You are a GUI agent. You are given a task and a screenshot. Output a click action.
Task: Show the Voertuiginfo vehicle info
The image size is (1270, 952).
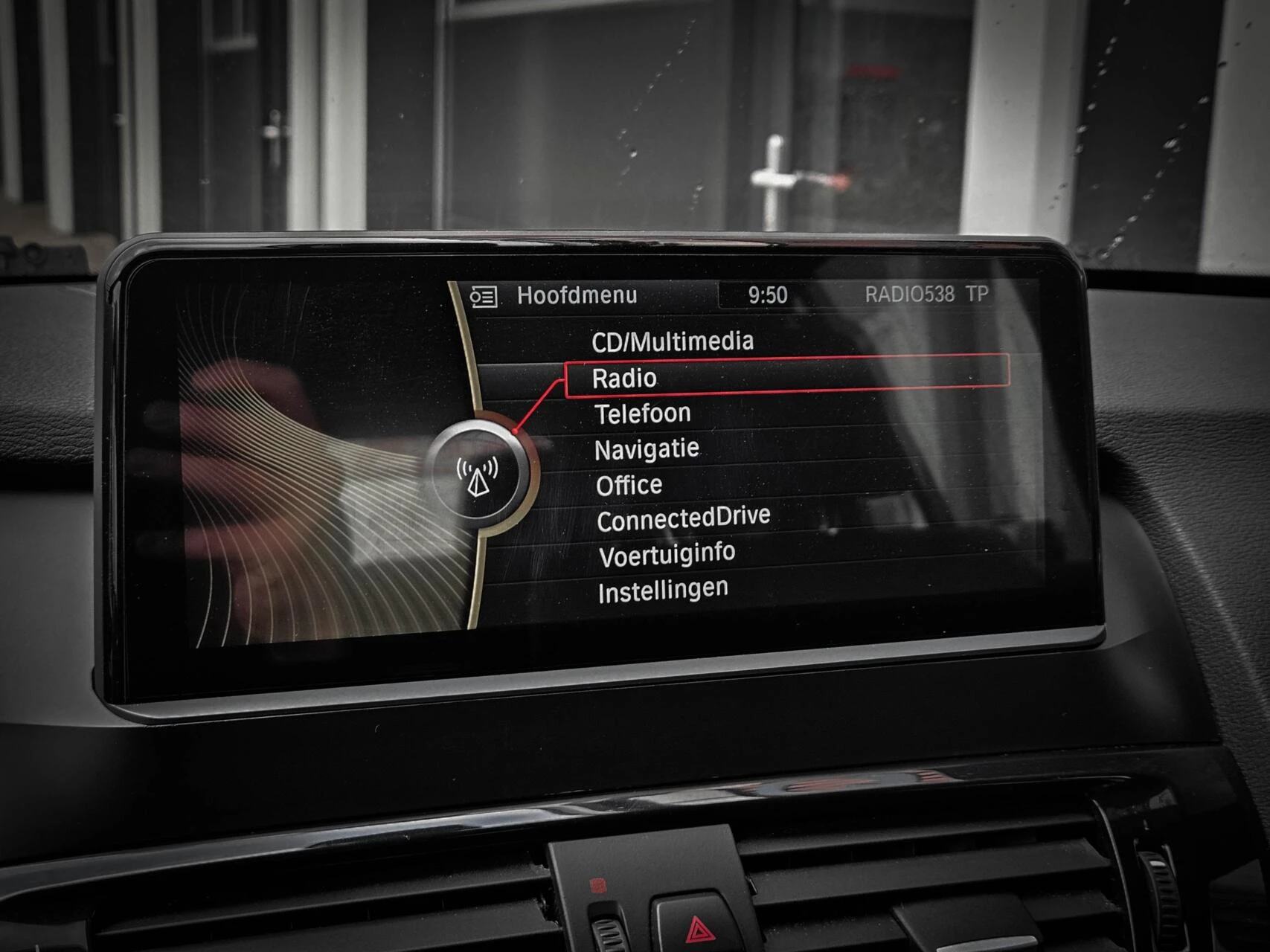(667, 555)
